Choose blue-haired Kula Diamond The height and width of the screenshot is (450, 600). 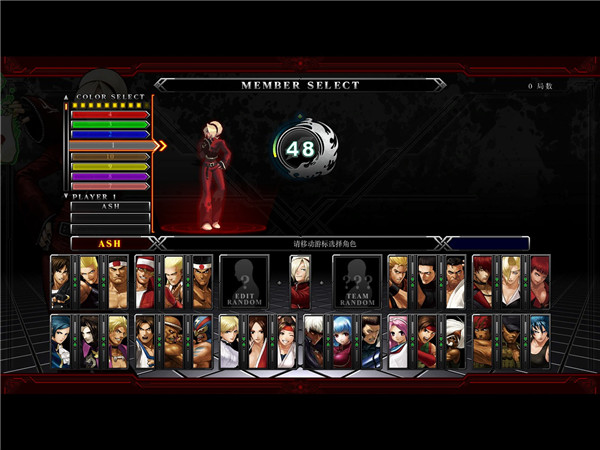(x=343, y=341)
